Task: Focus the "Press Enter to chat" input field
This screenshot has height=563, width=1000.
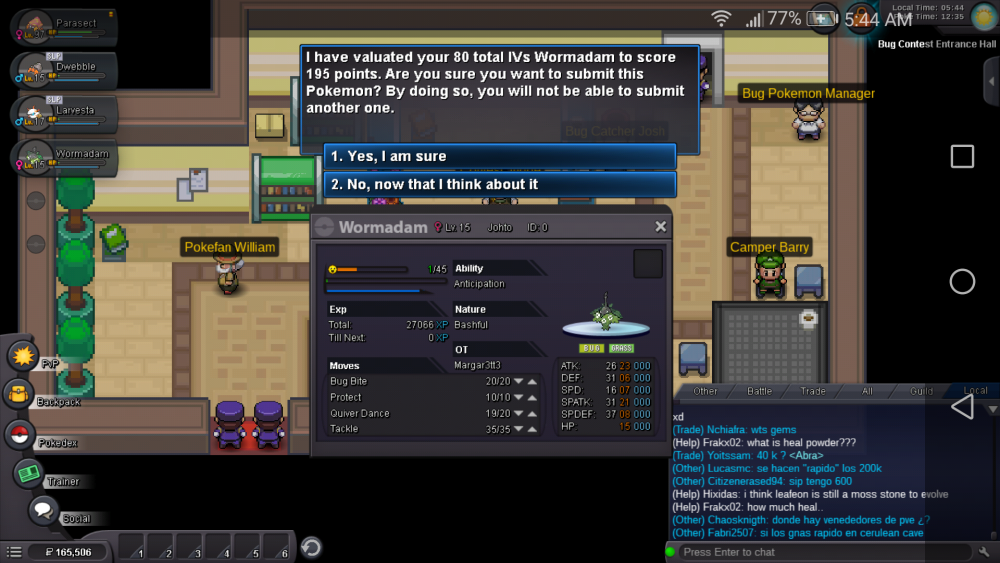Action: point(820,552)
